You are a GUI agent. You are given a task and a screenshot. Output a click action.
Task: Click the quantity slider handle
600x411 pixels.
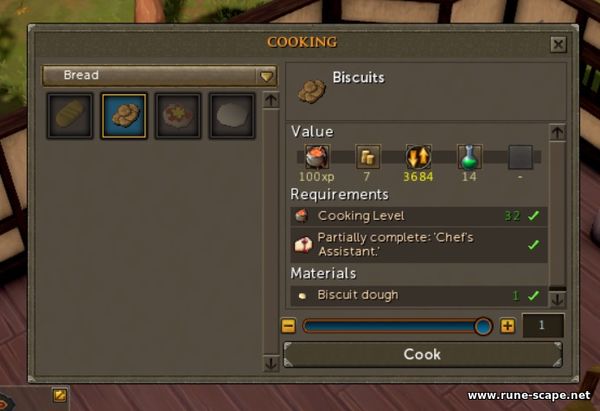point(483,326)
